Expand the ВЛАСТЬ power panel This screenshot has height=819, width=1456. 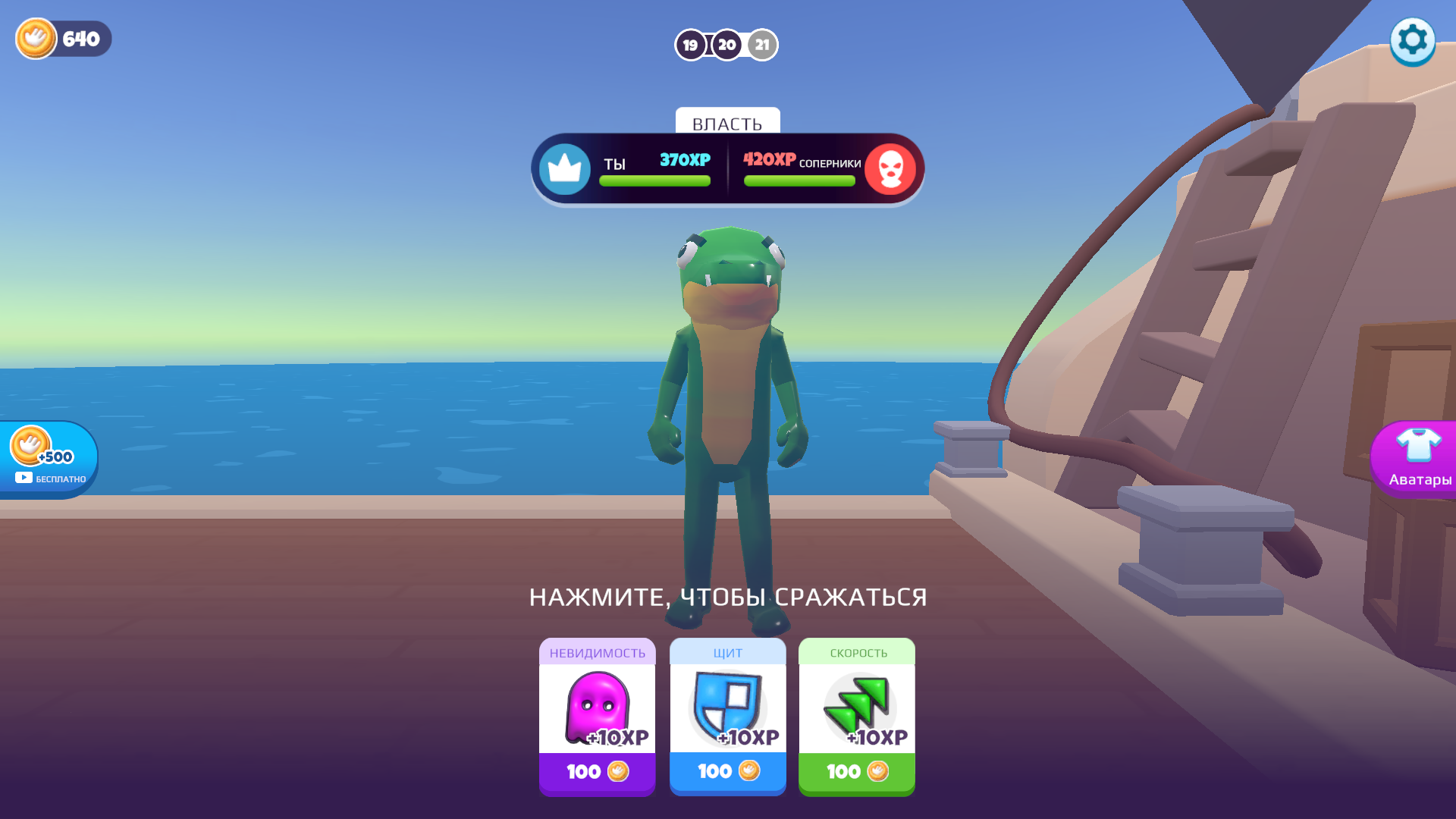(727, 123)
